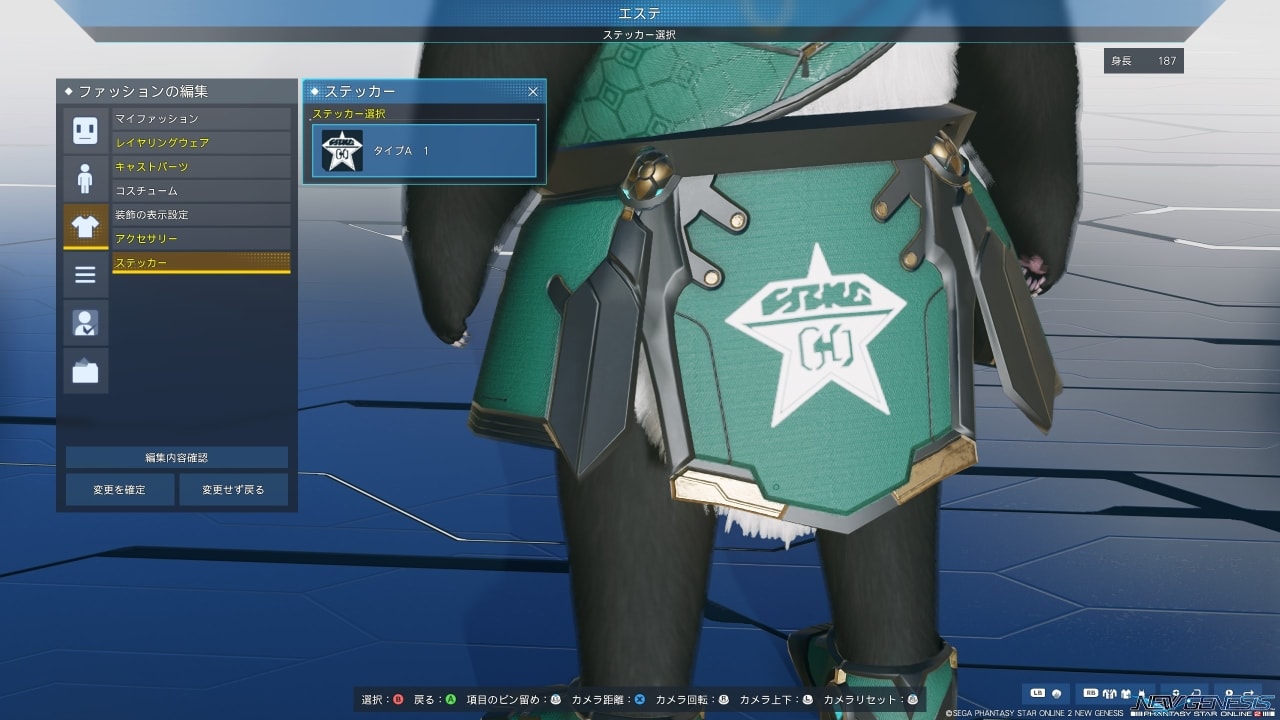Open コスチューム menu item
This screenshot has height=720, width=1280.
201,191
